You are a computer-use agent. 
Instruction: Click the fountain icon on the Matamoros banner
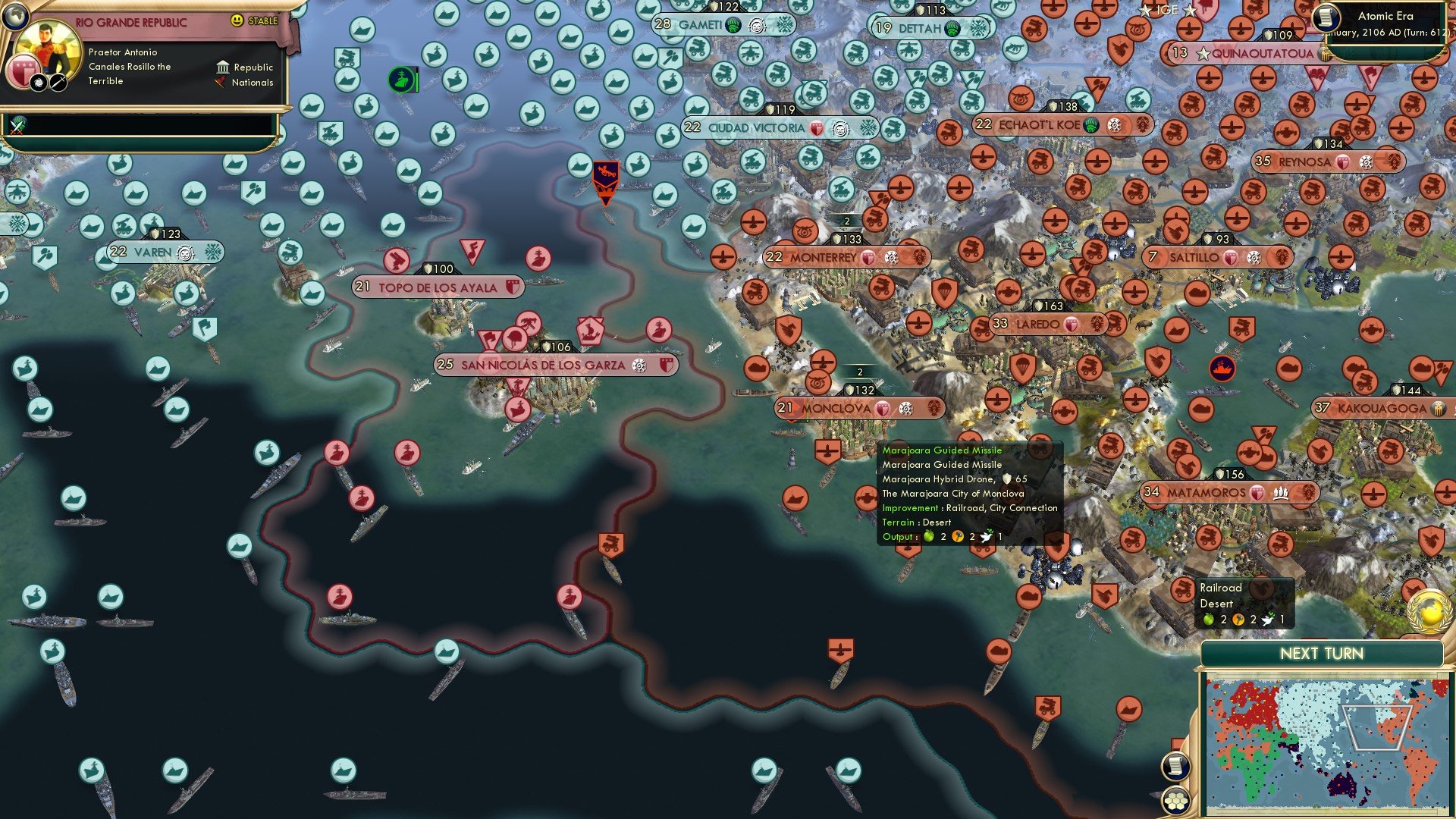point(1280,493)
